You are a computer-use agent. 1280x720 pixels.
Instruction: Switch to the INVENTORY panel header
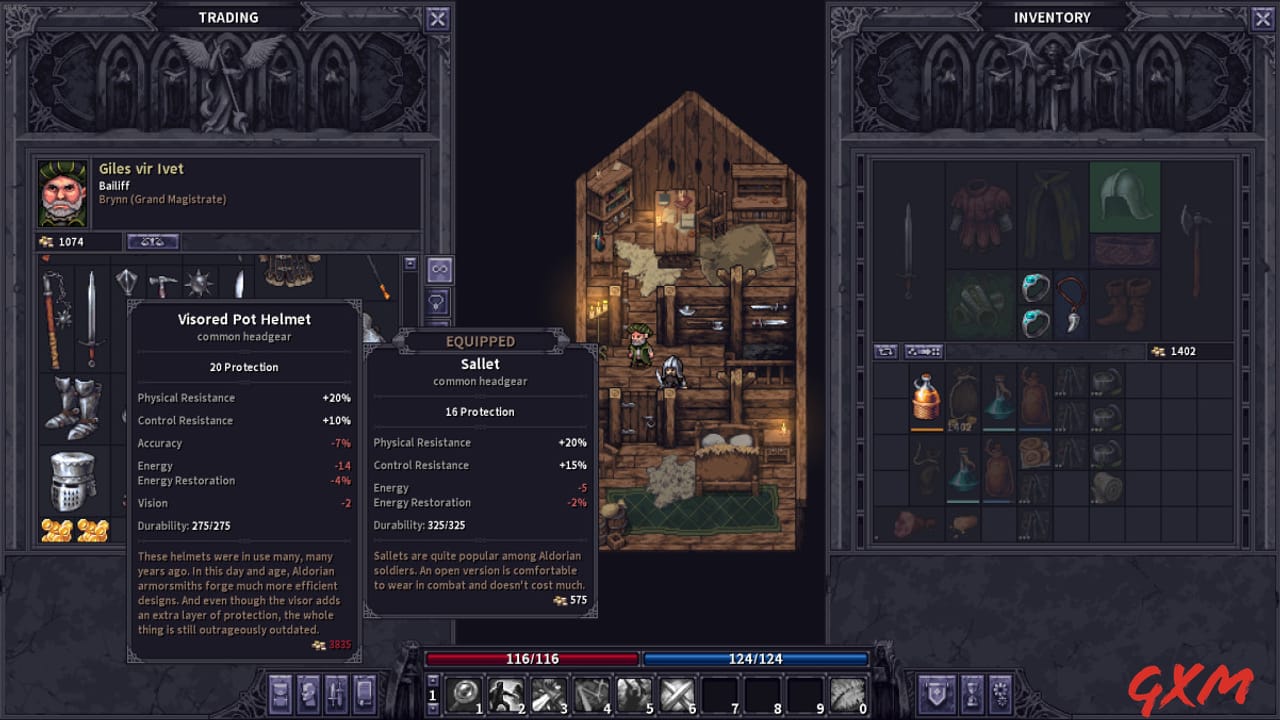tap(1052, 16)
